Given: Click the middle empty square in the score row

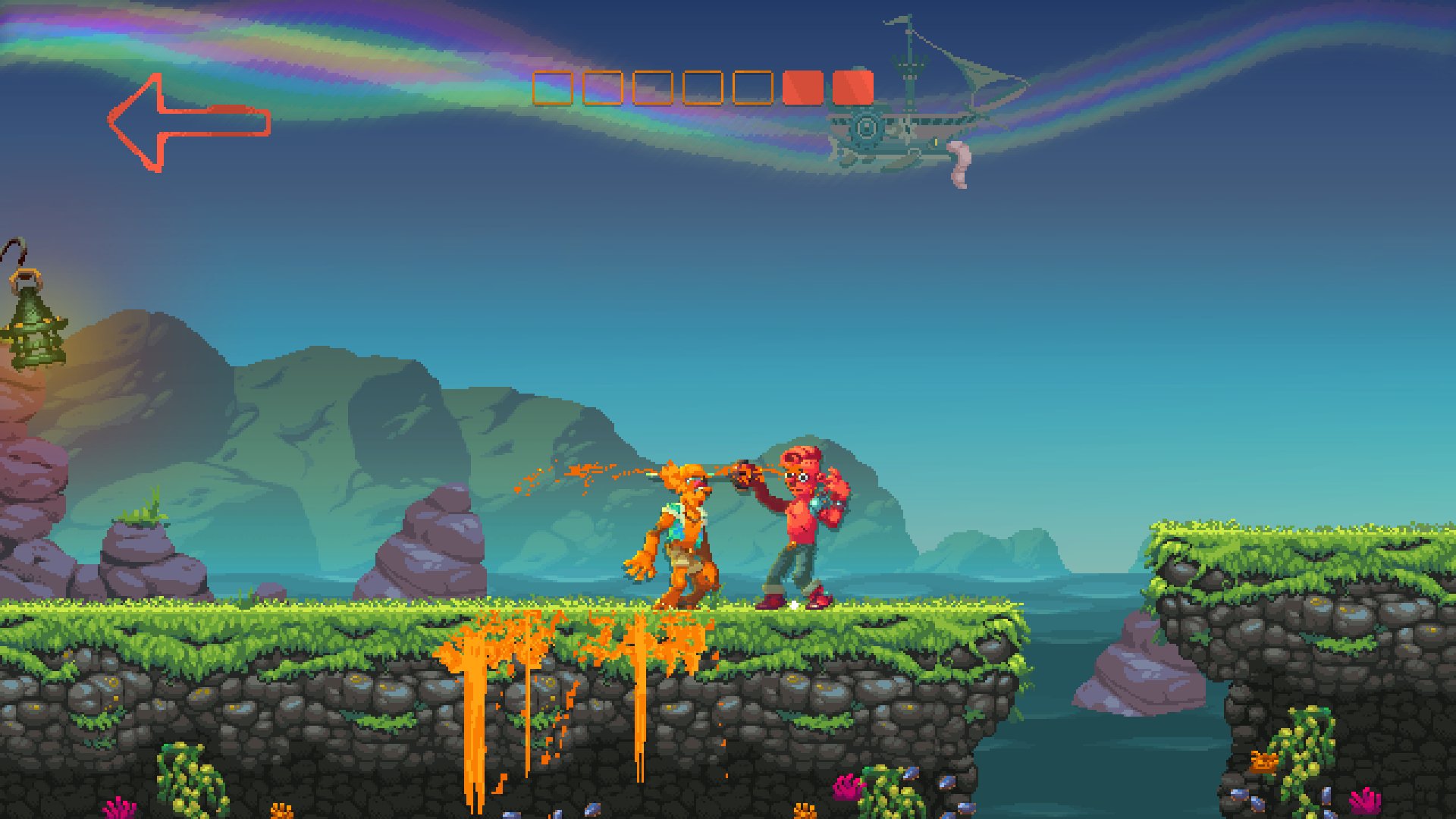Looking at the screenshot, I should pos(652,86).
